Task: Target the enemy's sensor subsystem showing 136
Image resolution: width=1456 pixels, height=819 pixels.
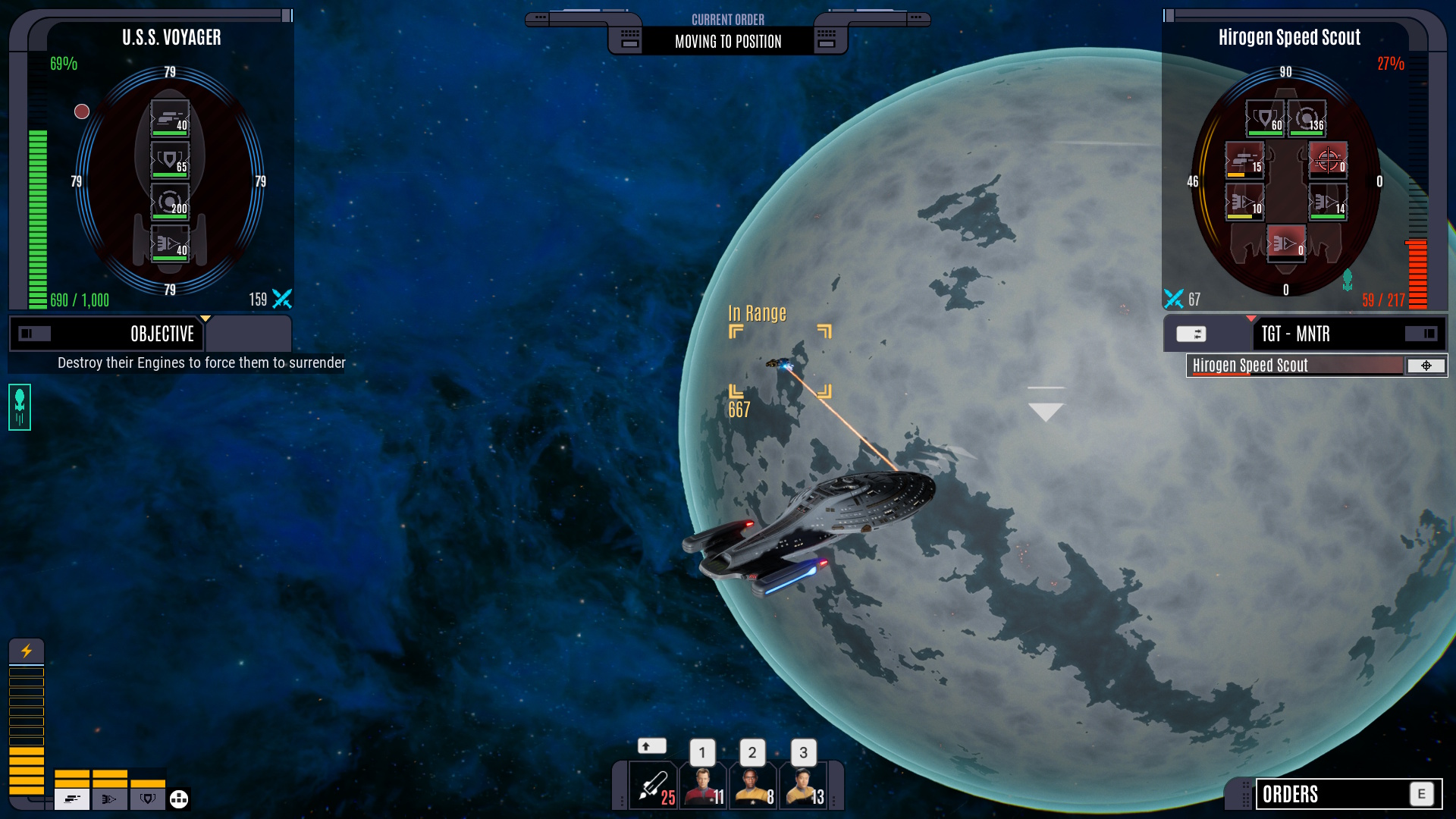Action: click(1307, 118)
